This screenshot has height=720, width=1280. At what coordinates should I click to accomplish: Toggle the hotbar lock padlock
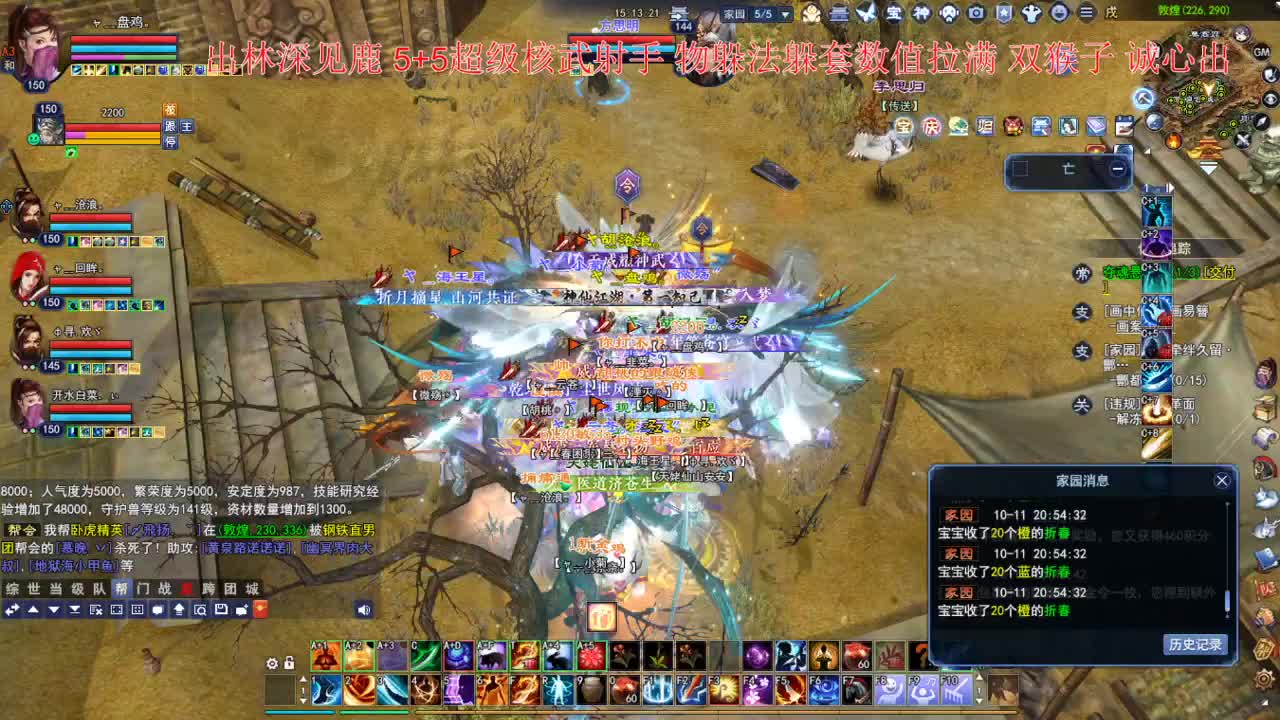tap(290, 664)
